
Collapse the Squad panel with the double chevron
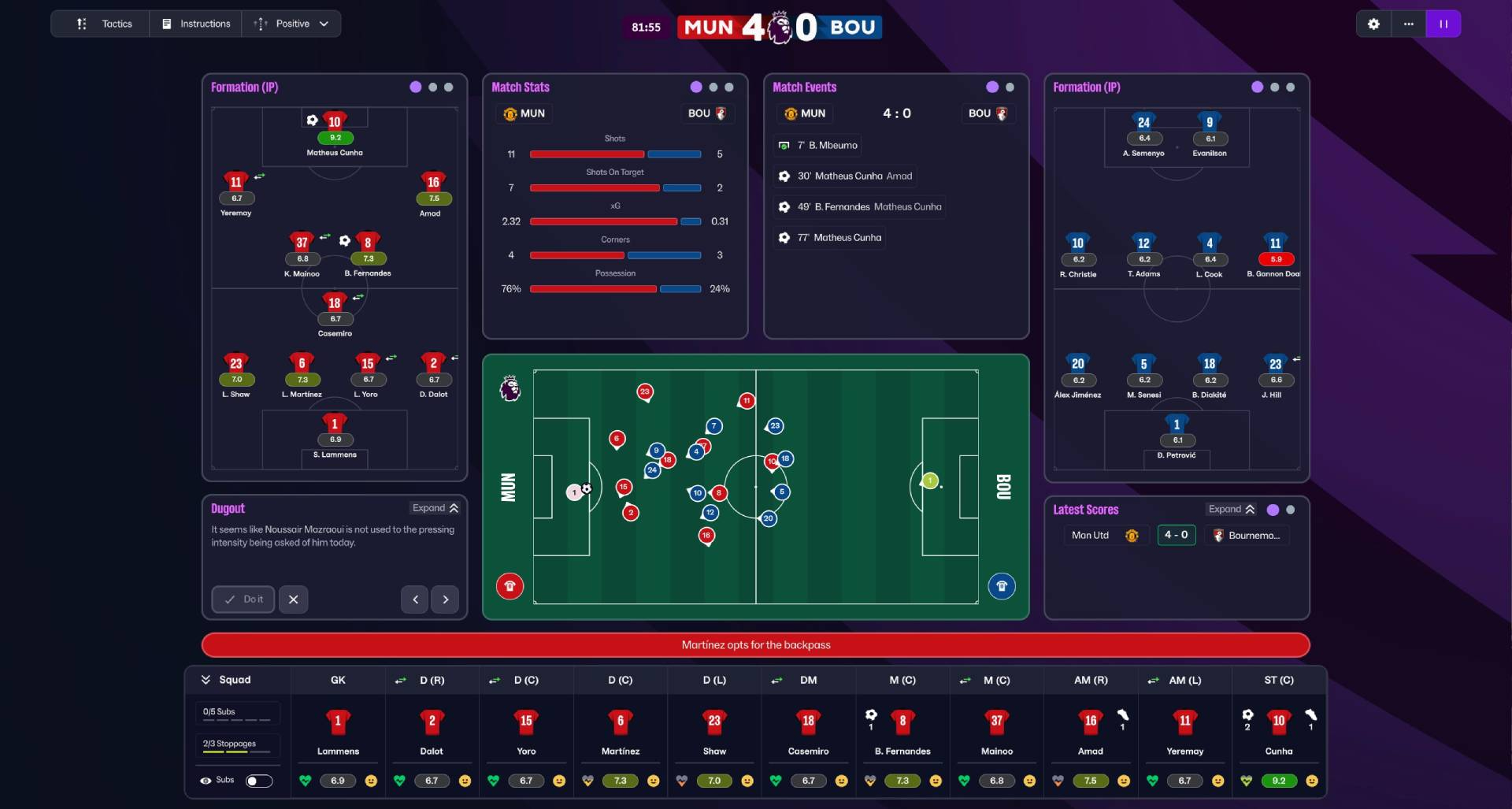[206, 680]
